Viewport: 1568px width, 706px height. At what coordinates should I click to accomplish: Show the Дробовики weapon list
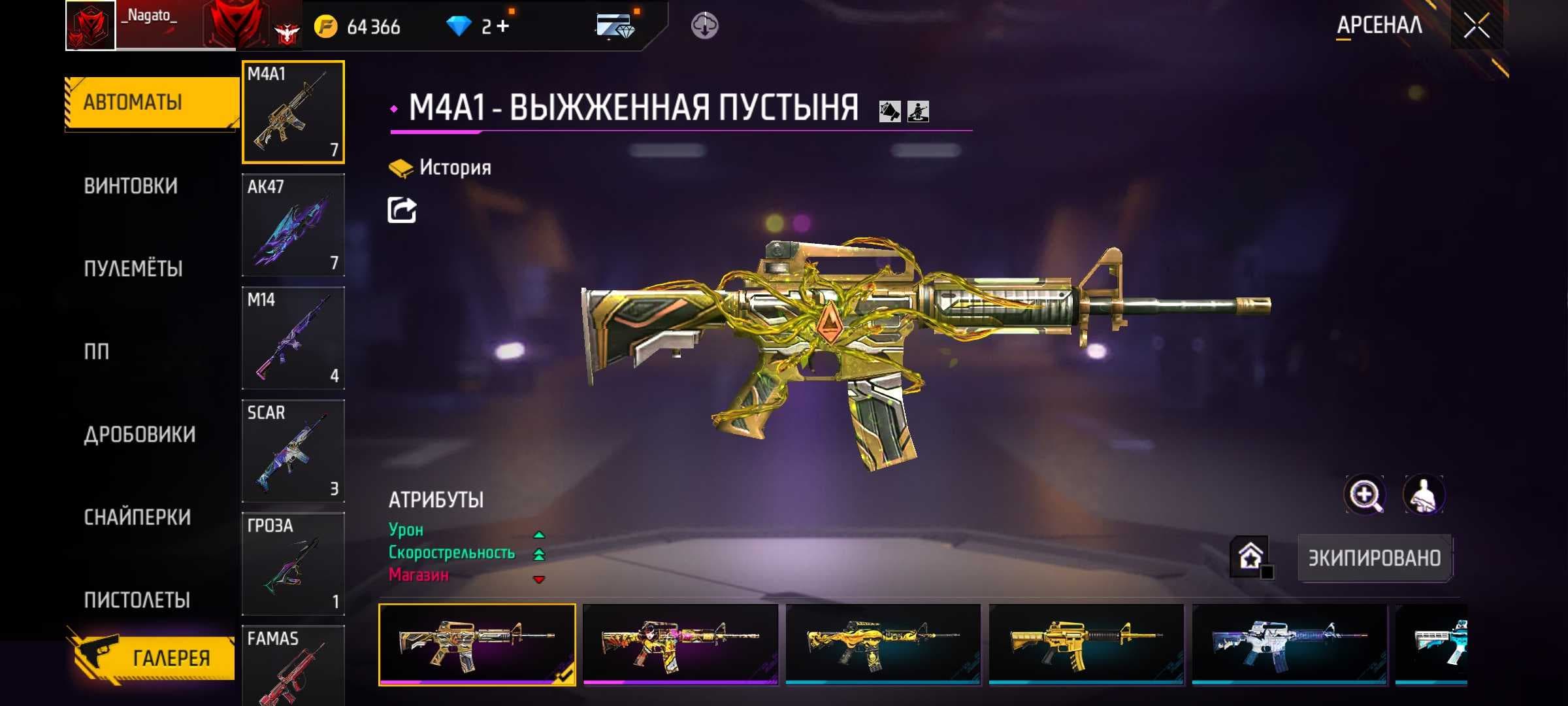click(x=139, y=435)
